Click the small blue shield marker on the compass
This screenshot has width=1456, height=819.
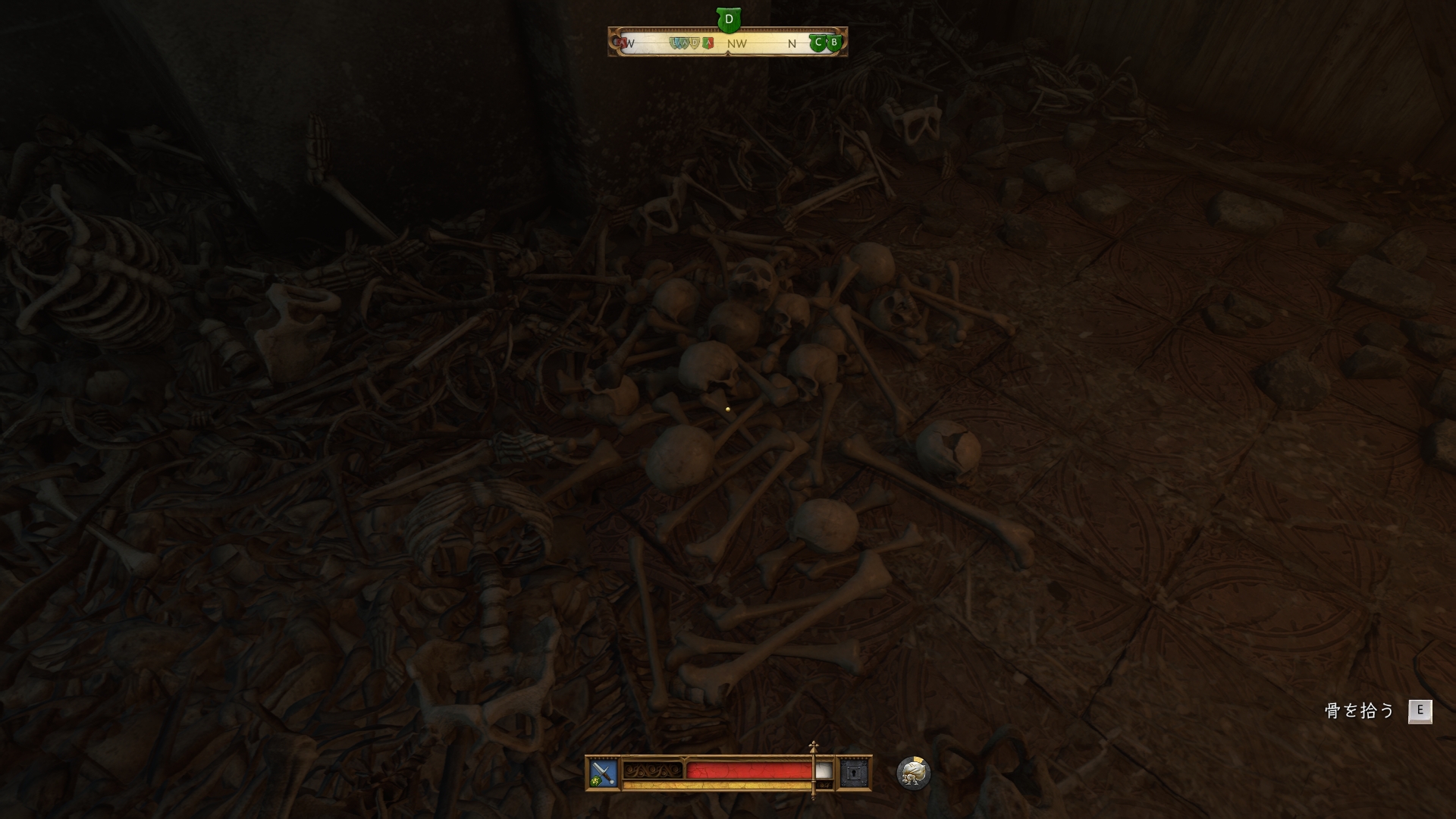[678, 42]
